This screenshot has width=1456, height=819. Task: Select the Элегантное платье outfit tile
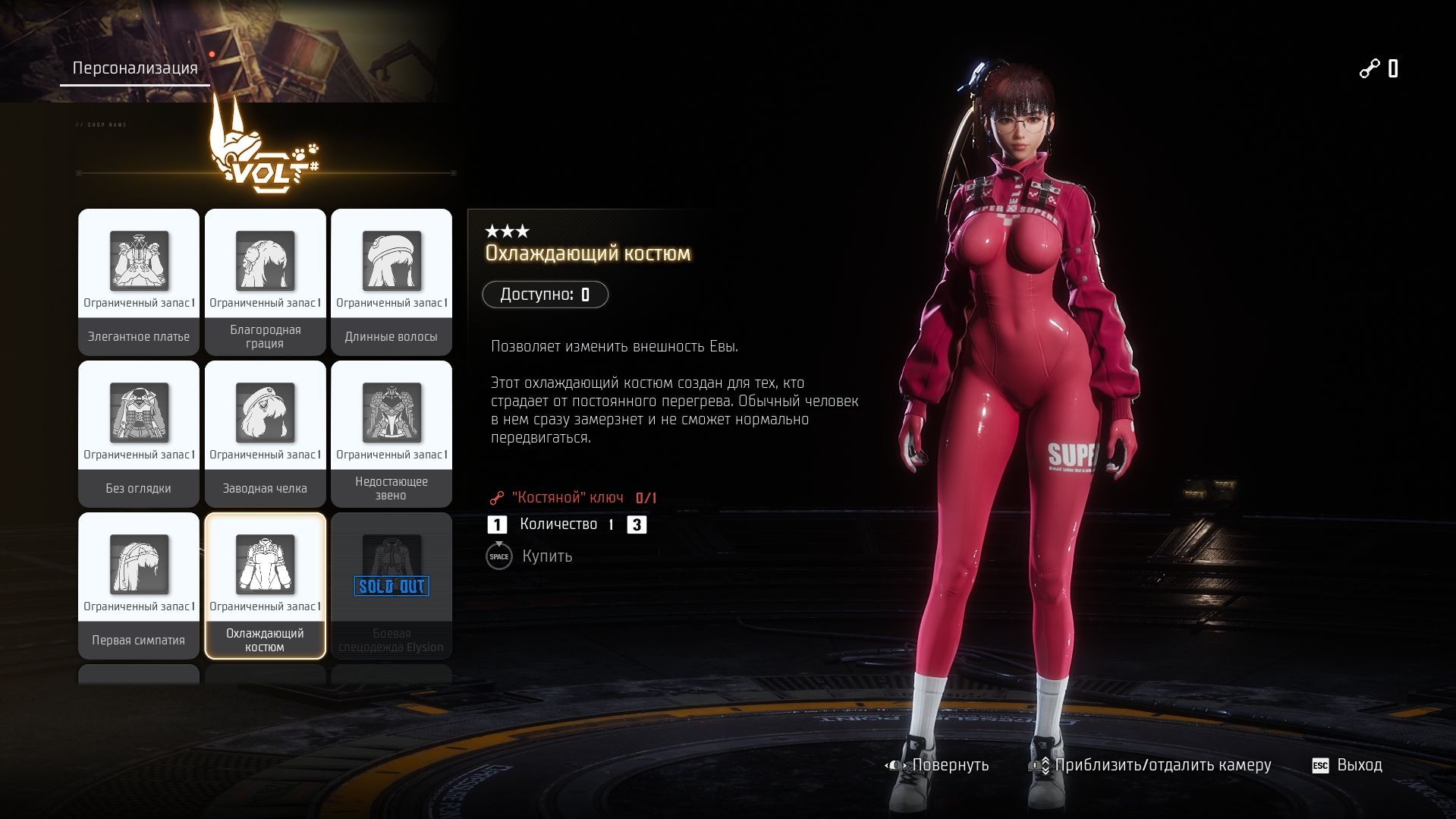coord(139,282)
